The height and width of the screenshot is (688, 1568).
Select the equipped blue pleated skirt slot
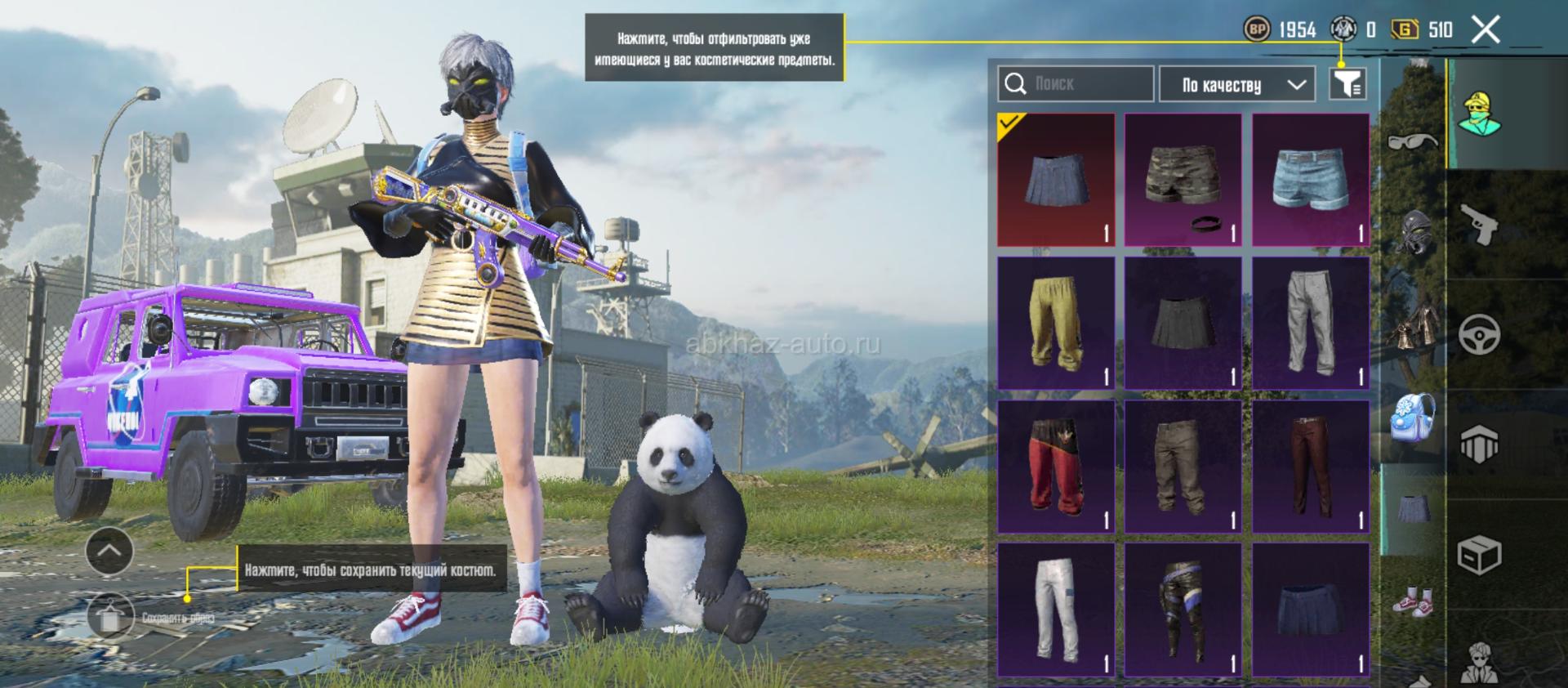click(1056, 180)
